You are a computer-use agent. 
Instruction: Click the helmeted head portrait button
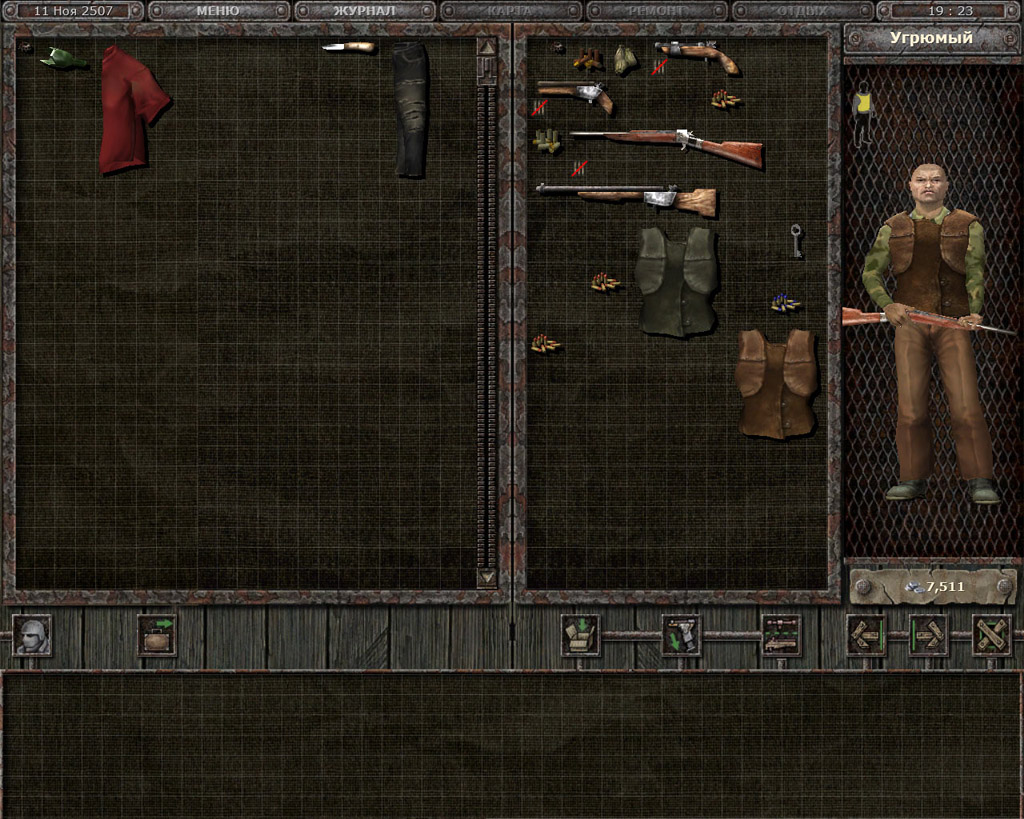click(32, 636)
